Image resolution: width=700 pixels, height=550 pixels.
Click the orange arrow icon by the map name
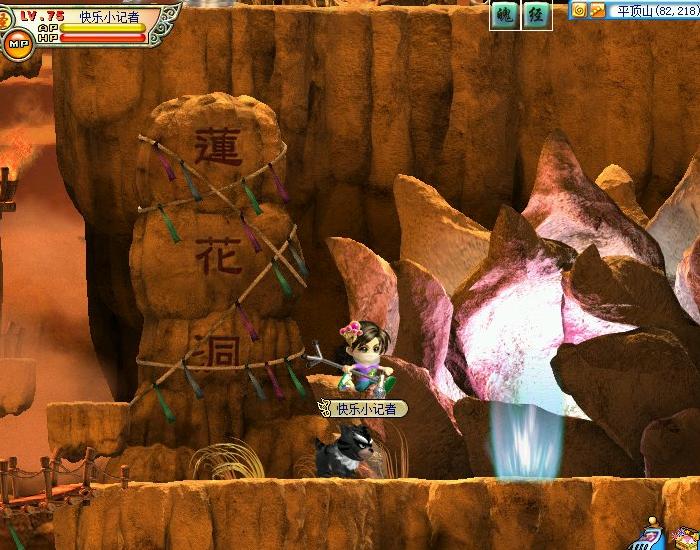click(597, 10)
